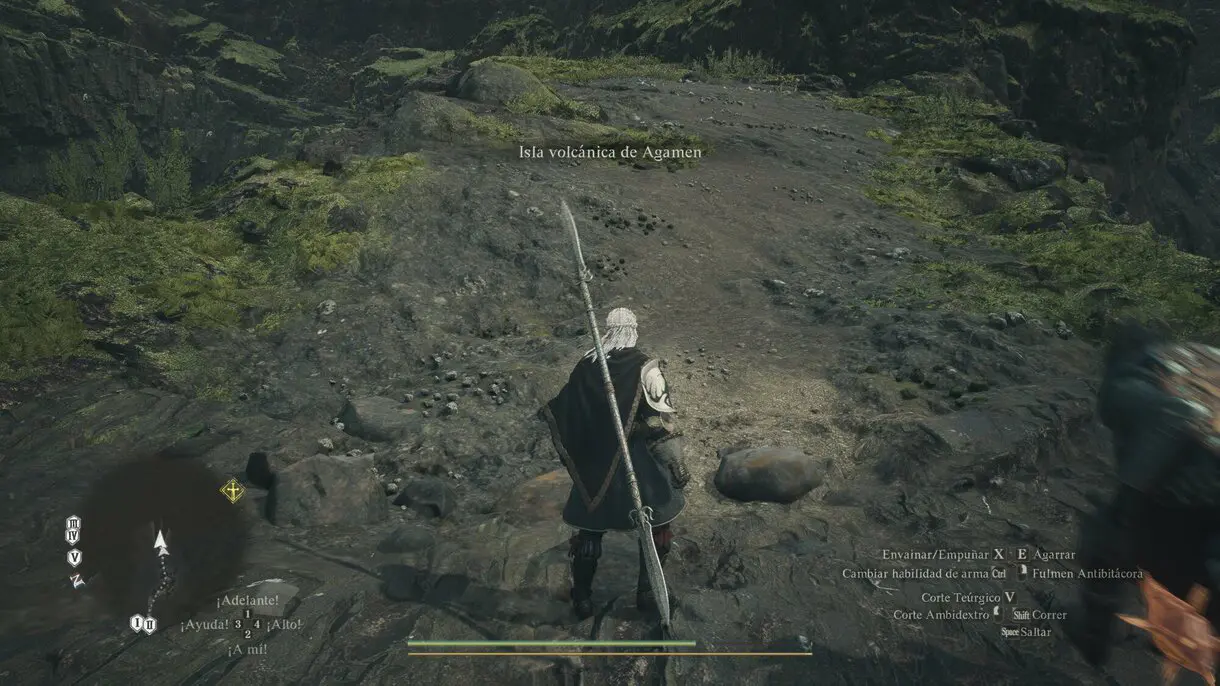Select the pawn marker labeled I
Viewport: 1220px width, 686px height.
coord(136,624)
